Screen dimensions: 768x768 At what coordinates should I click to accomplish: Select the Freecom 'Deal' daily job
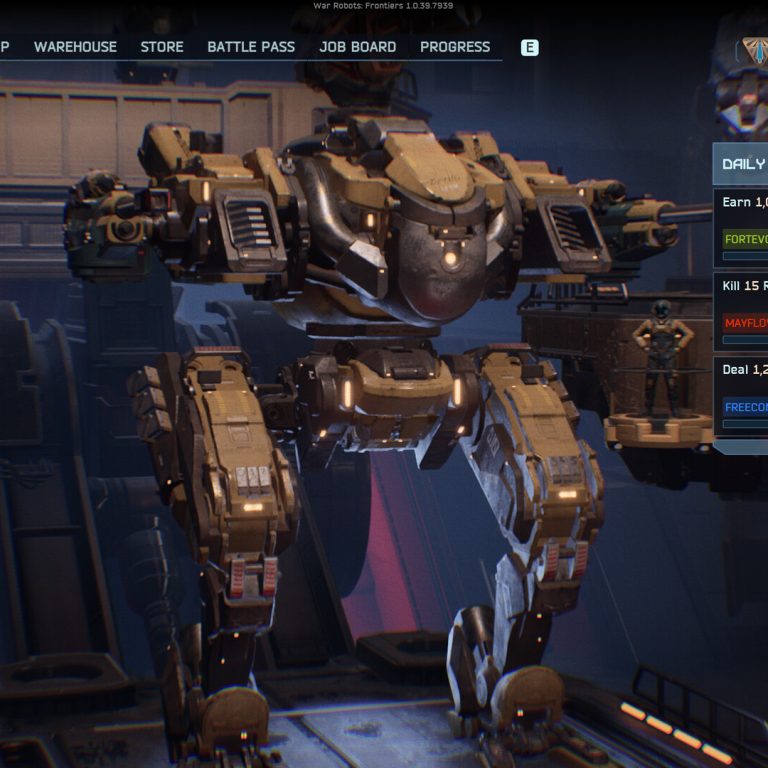(x=741, y=395)
